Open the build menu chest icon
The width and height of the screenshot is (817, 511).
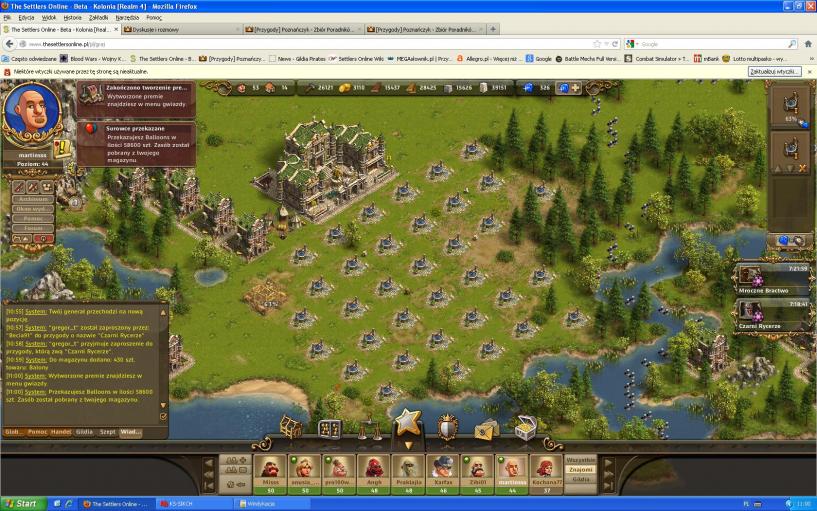291,428
